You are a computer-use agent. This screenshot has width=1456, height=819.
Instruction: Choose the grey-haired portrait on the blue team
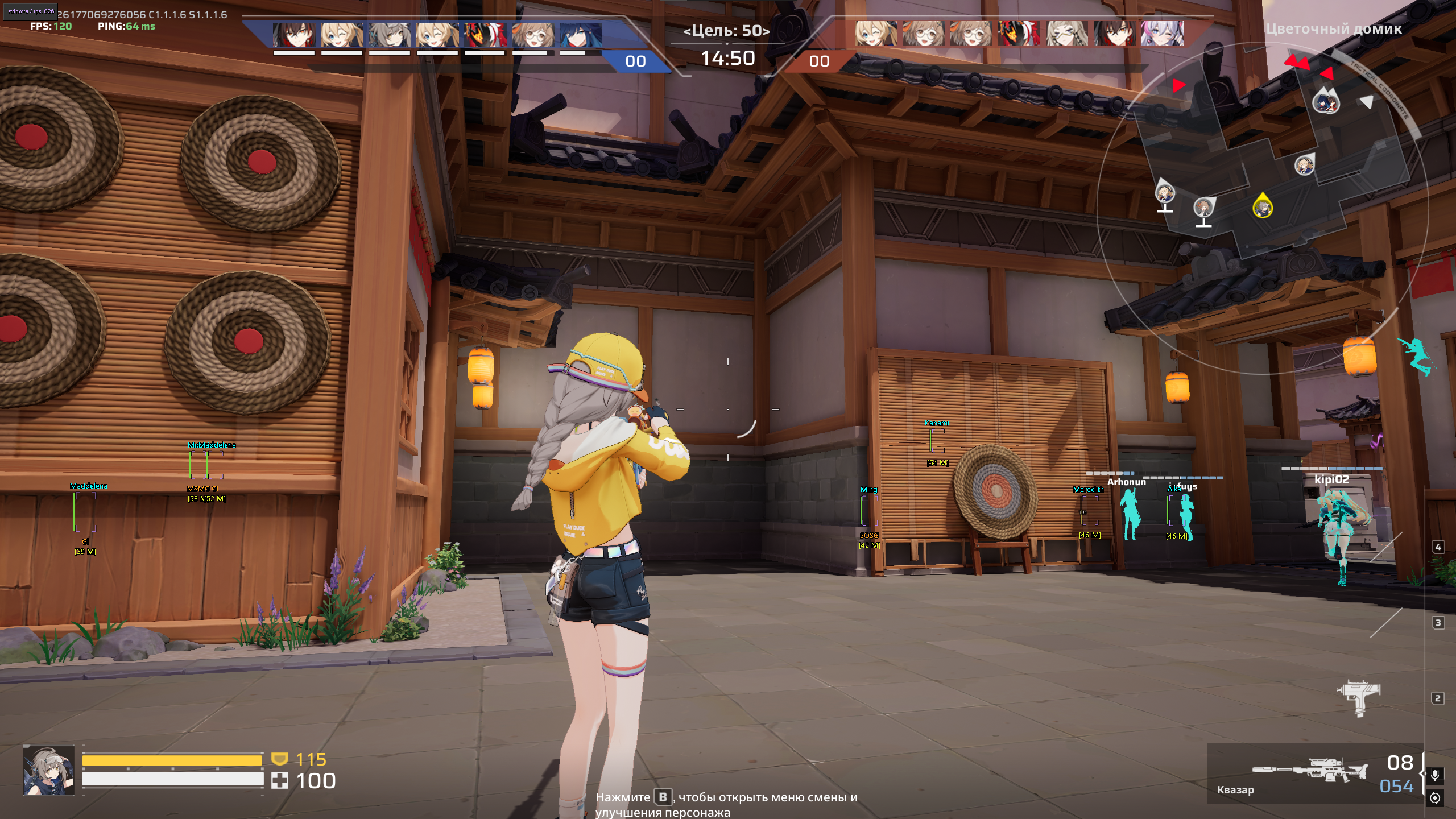coord(390,34)
